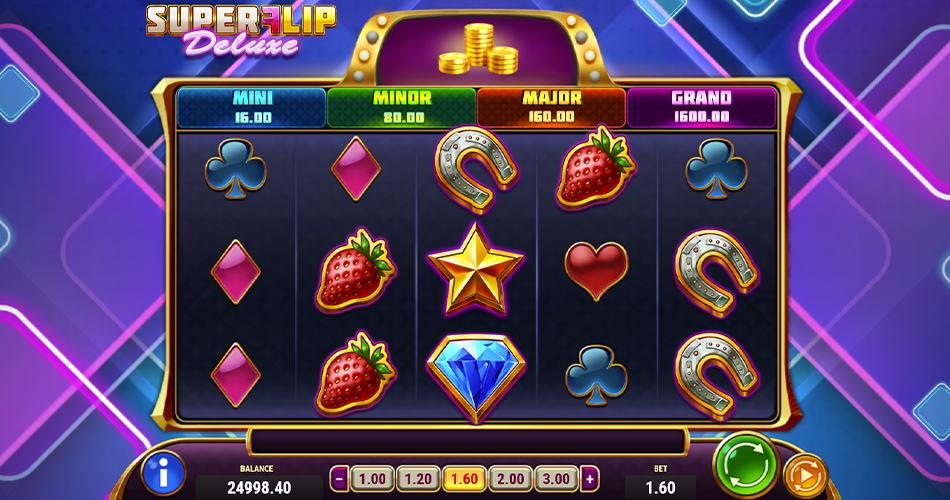950x500 pixels.
Task: Decrease bet with the minus button
Action: tap(340, 478)
